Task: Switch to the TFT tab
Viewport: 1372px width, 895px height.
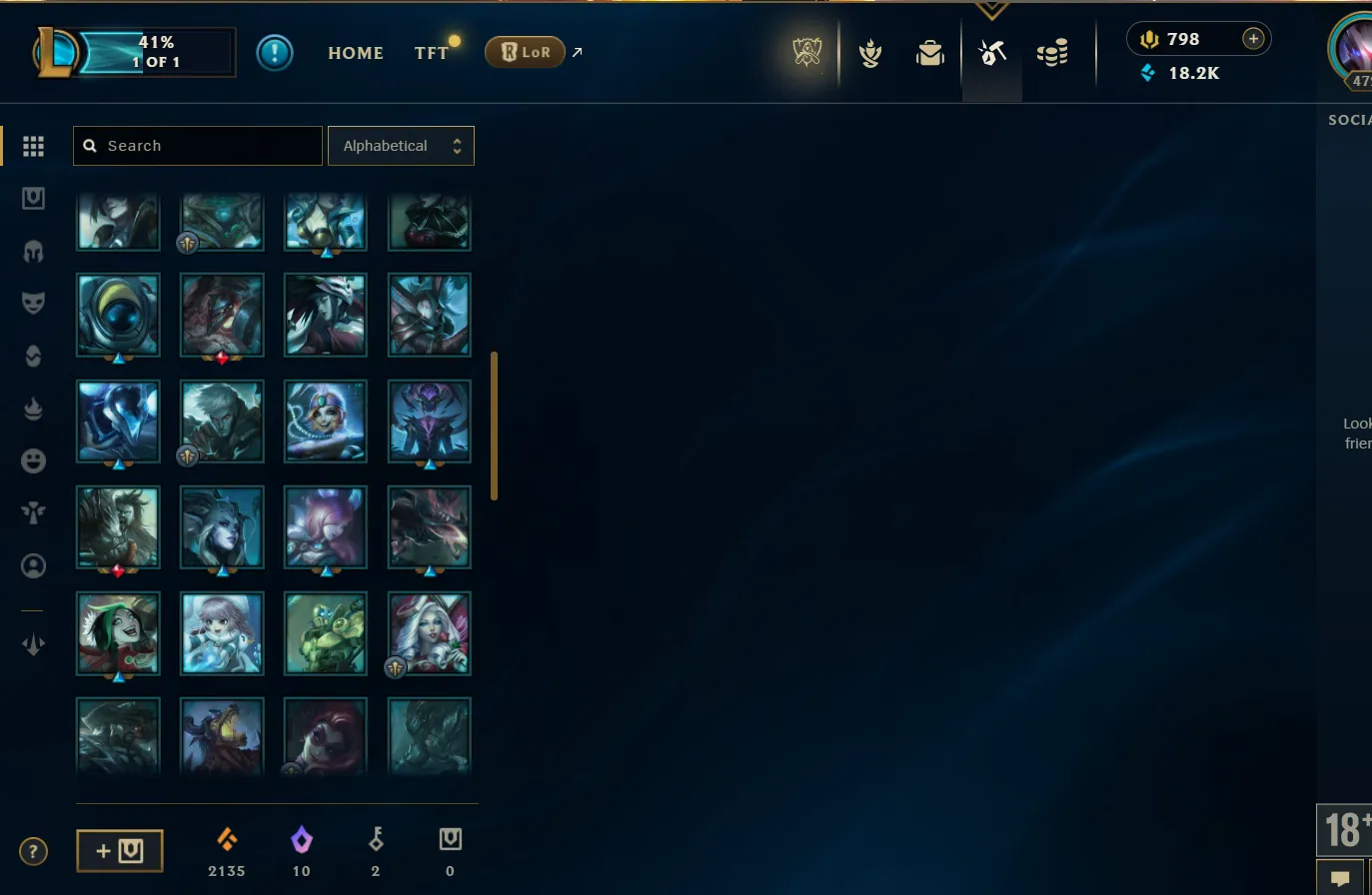Action: point(430,53)
